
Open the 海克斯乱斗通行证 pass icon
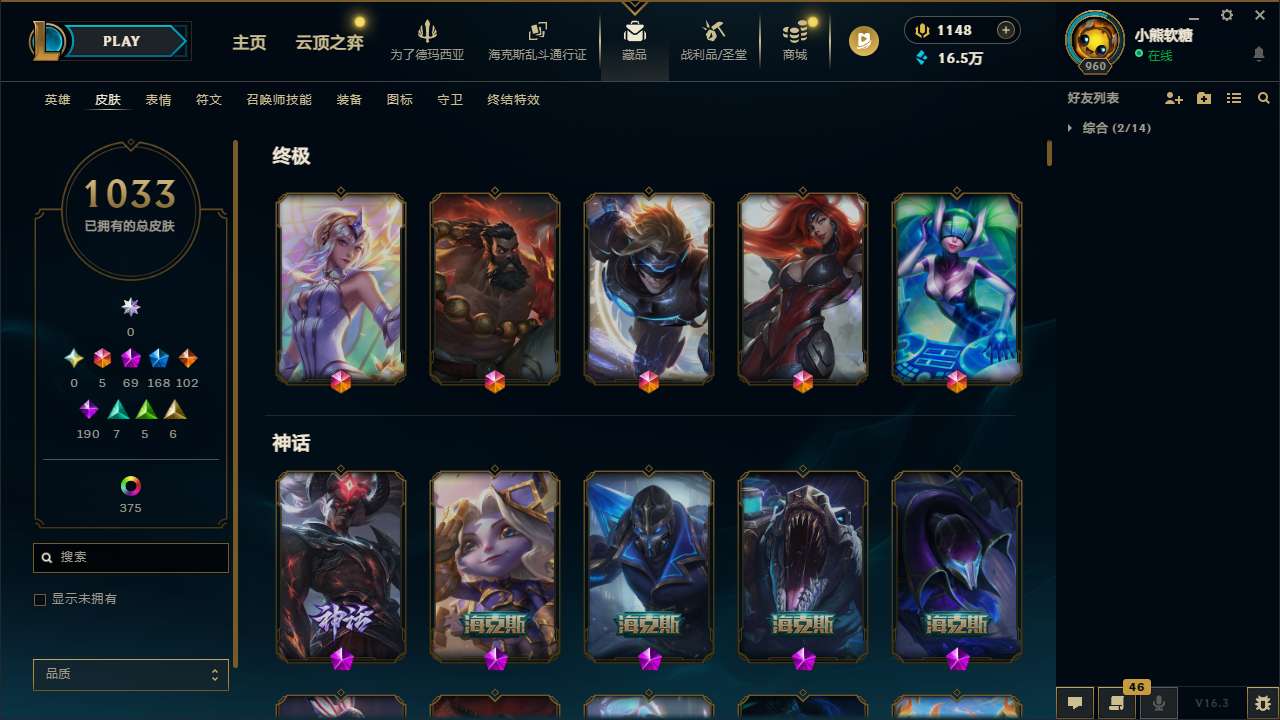[537, 40]
